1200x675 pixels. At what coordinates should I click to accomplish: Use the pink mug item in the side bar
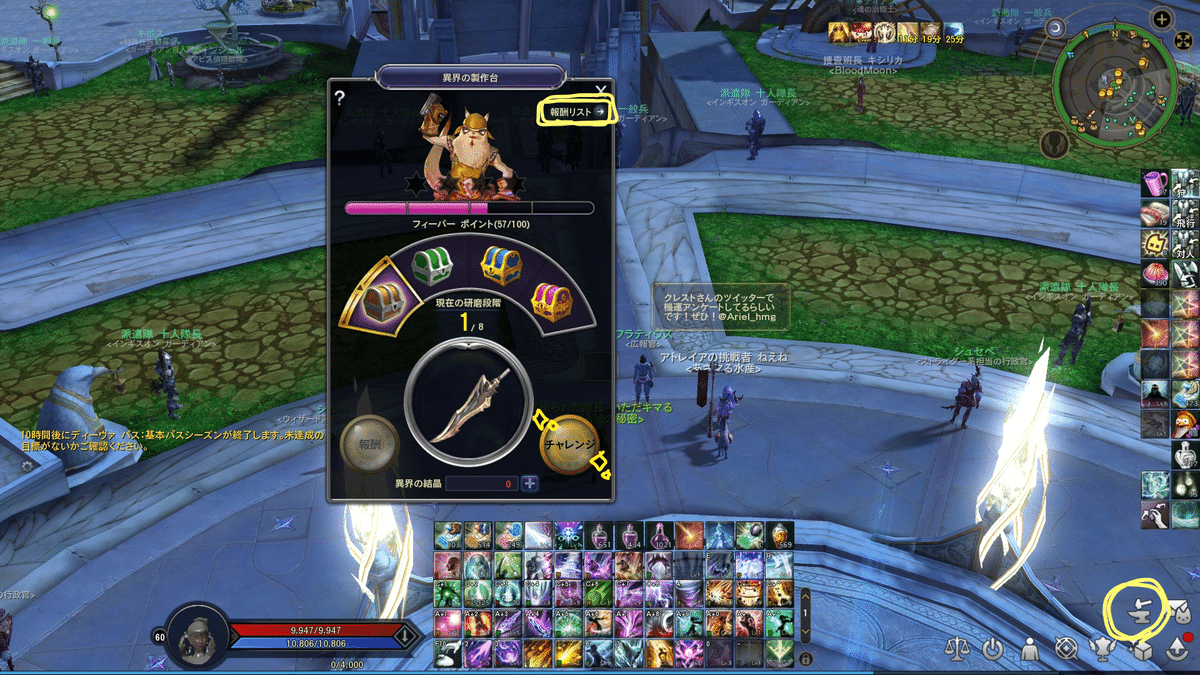(x=1156, y=184)
